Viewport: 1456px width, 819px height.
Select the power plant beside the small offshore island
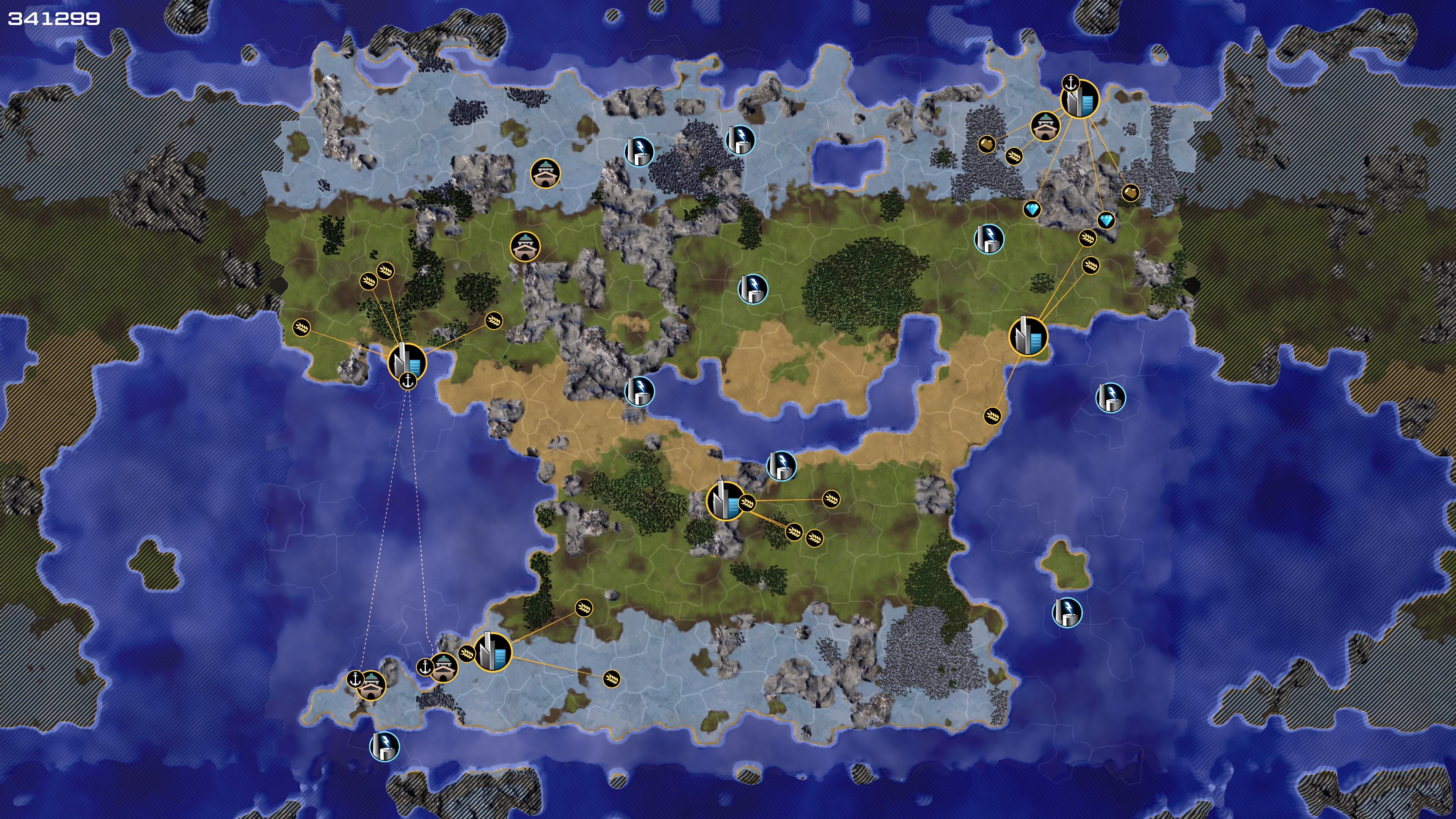(1067, 613)
